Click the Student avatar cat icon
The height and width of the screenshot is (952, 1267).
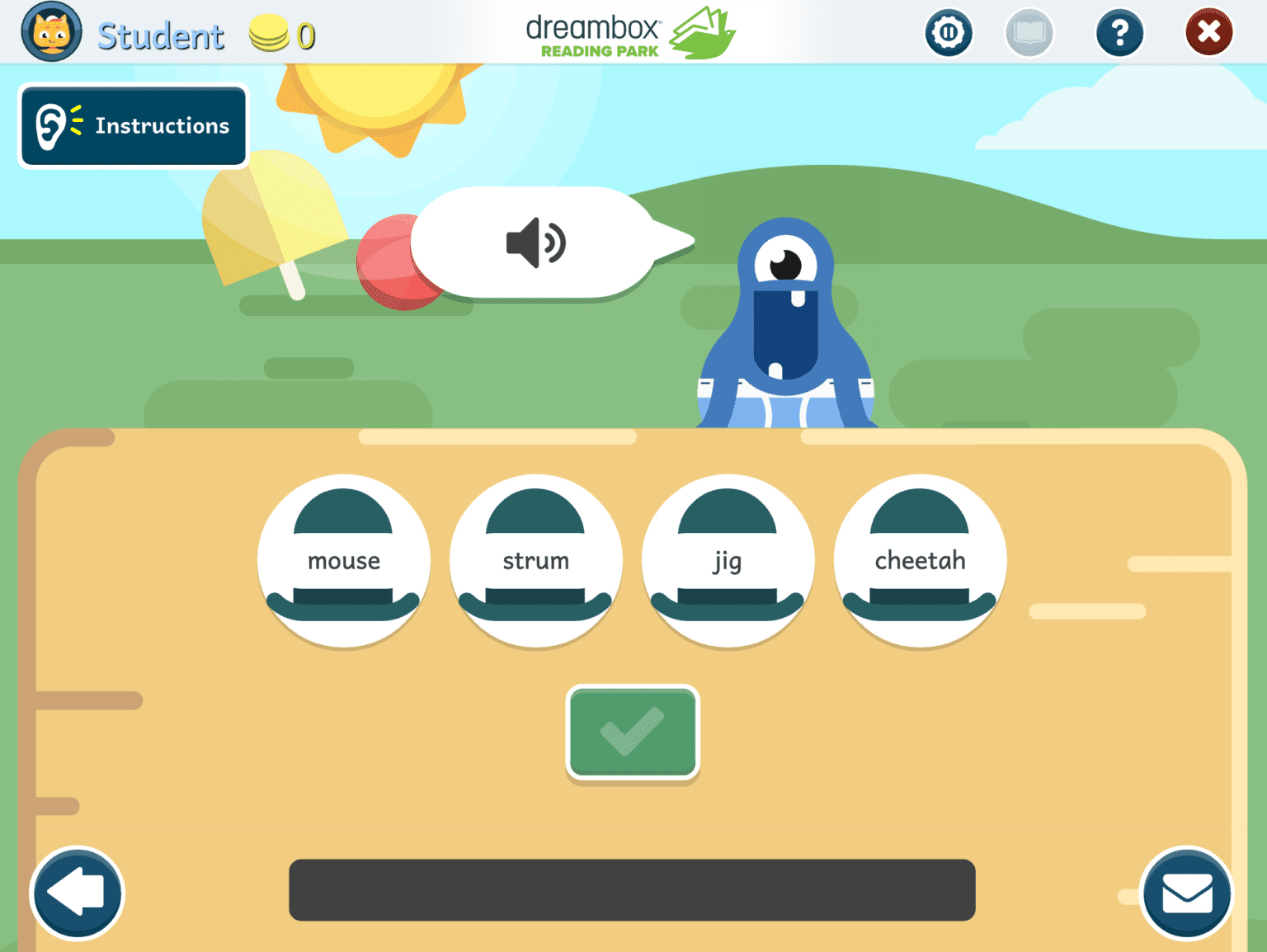pos(51,32)
